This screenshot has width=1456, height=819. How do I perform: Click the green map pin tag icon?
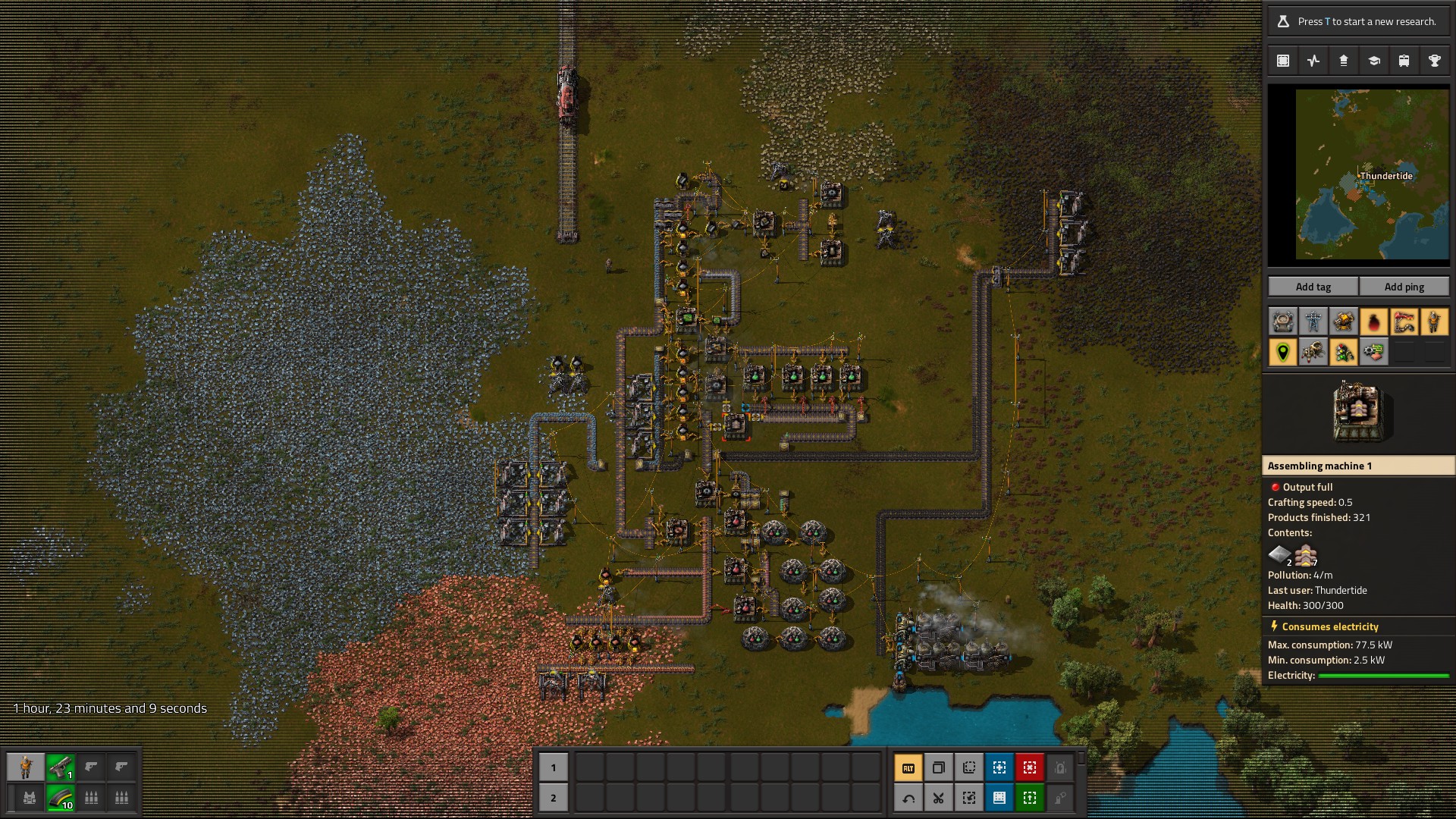1282,351
